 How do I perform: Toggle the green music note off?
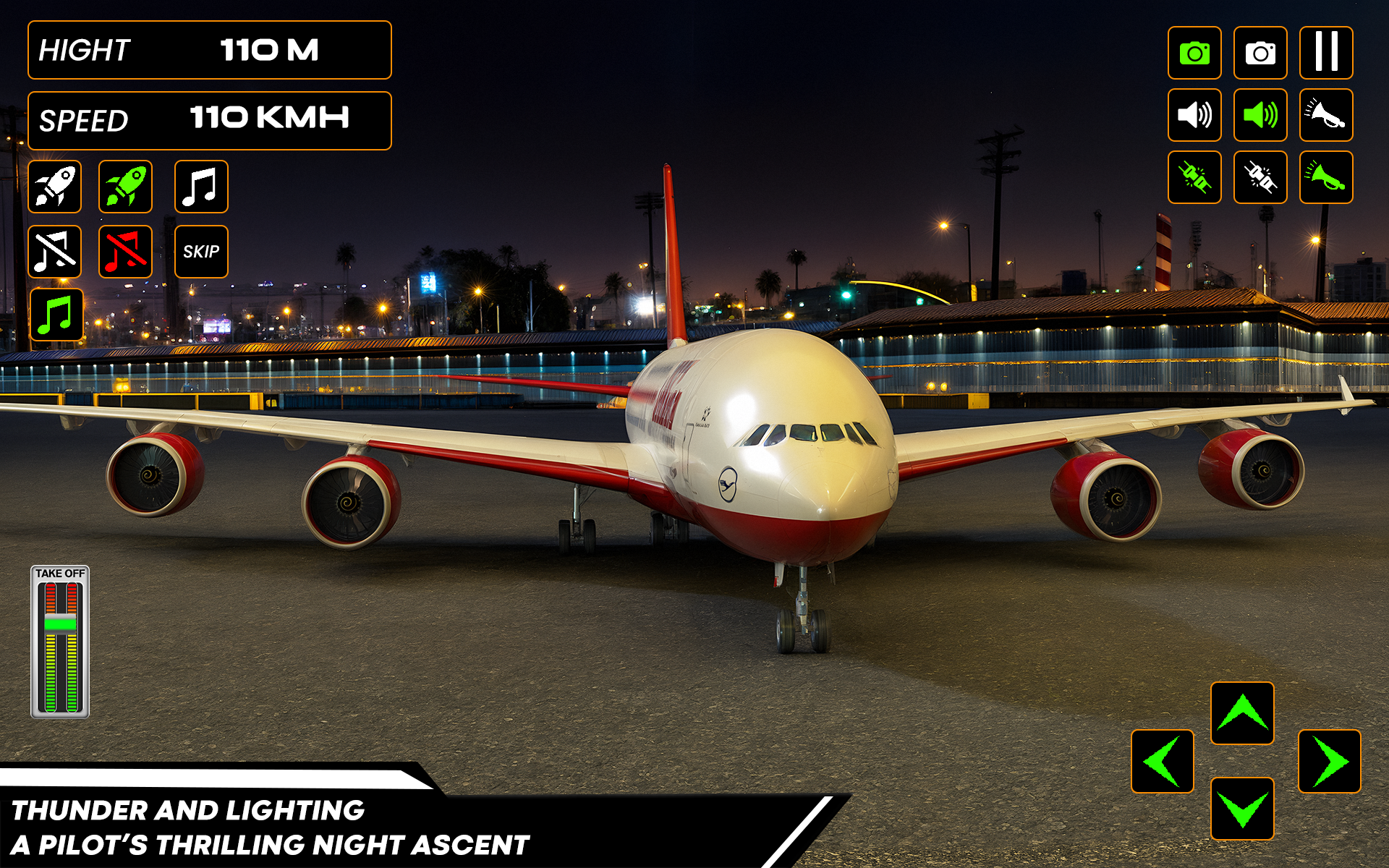point(55,316)
